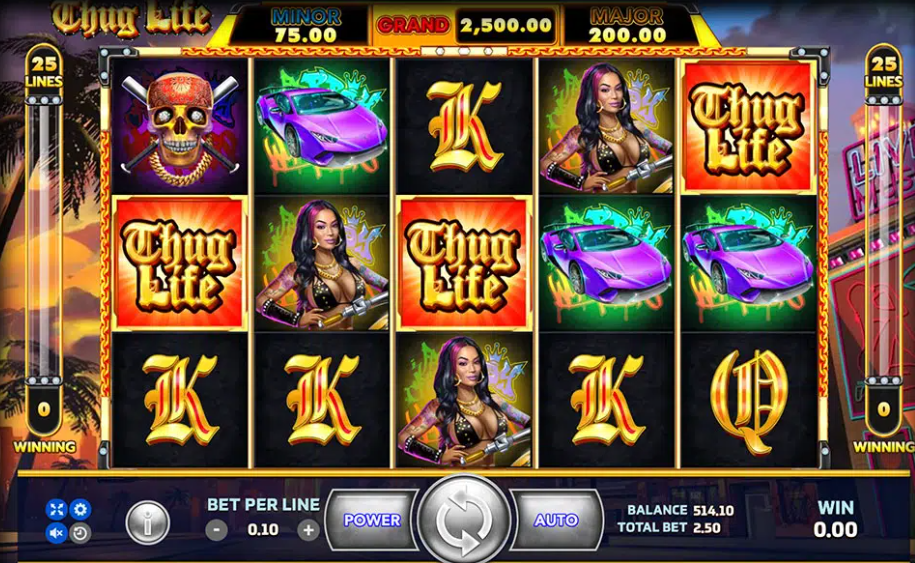Toggle fullscreen with the expand arrows icon
The height and width of the screenshot is (563, 915).
coord(57,510)
